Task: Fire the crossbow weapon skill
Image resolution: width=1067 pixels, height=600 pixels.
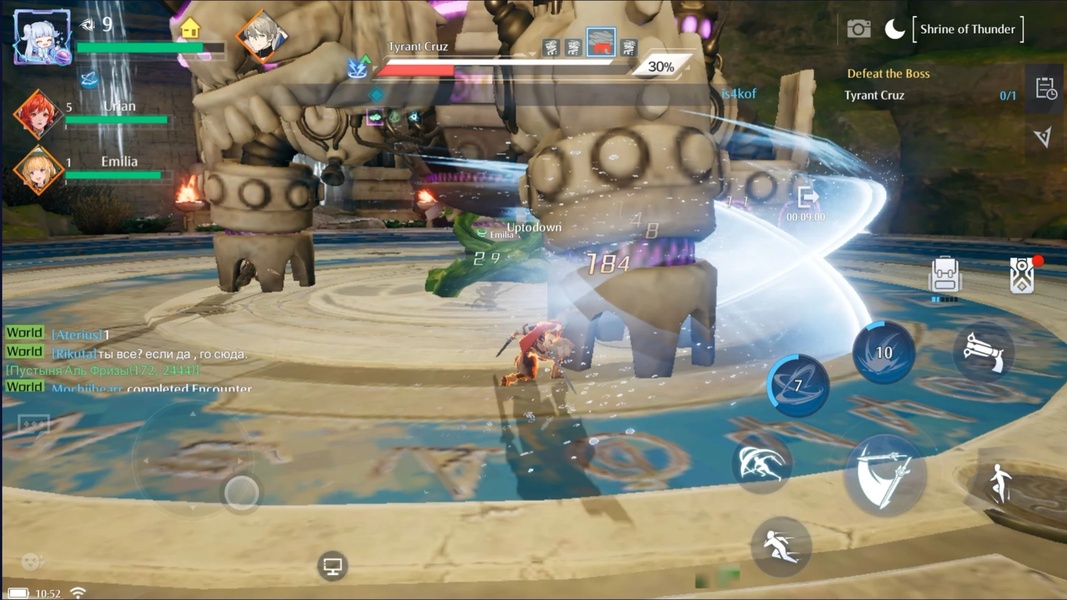Action: click(x=982, y=352)
